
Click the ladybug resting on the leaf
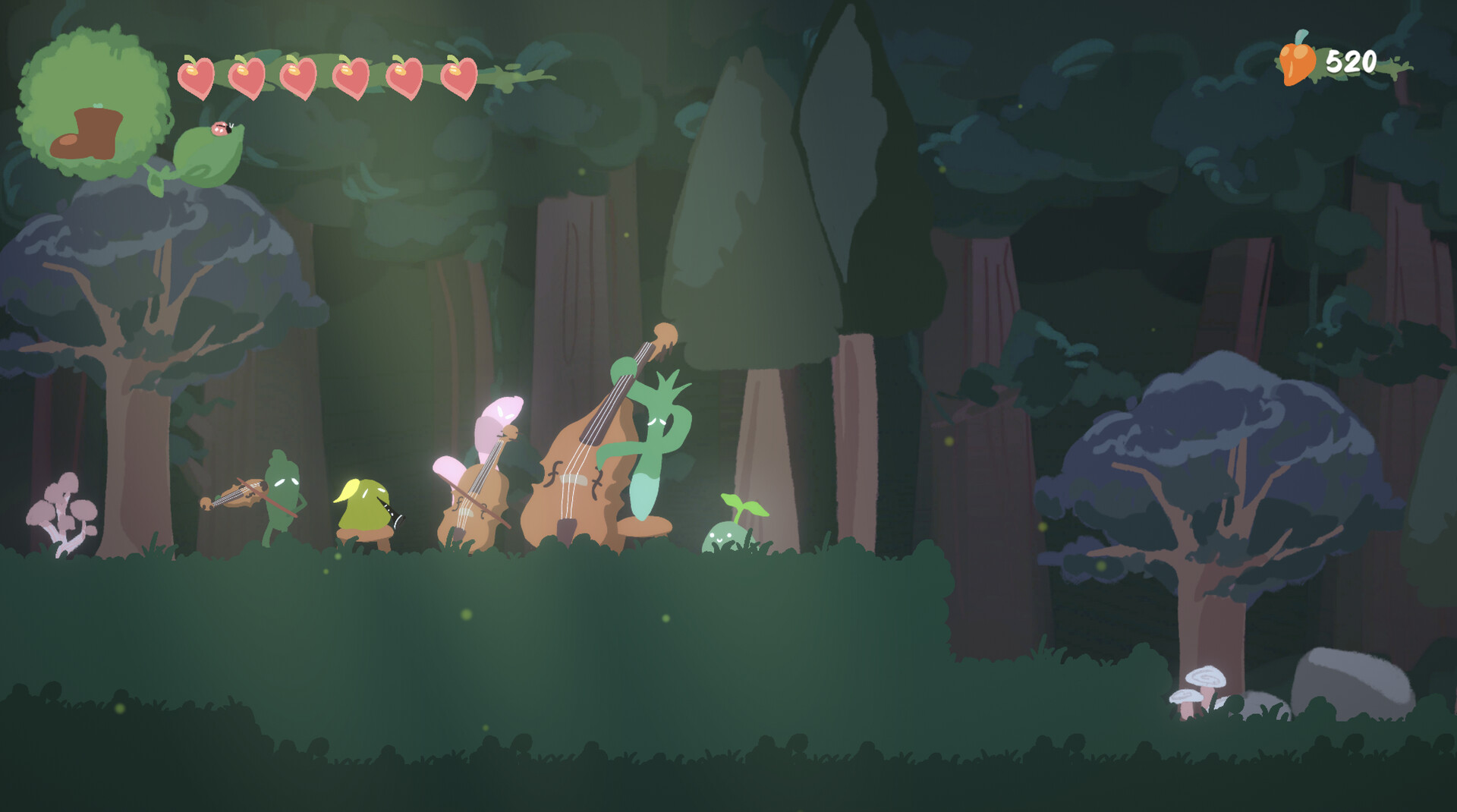(x=222, y=131)
